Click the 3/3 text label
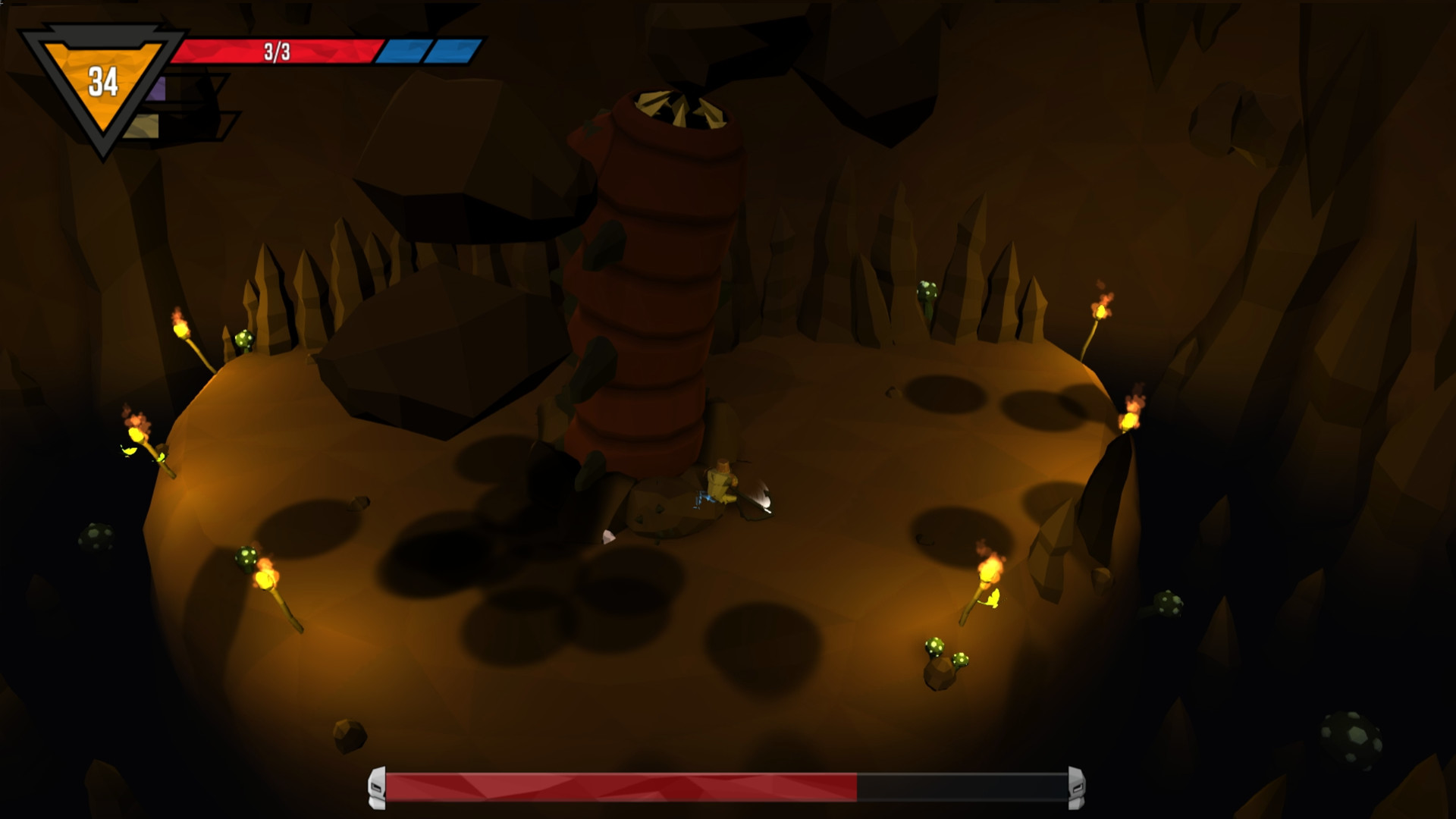 [x=278, y=52]
